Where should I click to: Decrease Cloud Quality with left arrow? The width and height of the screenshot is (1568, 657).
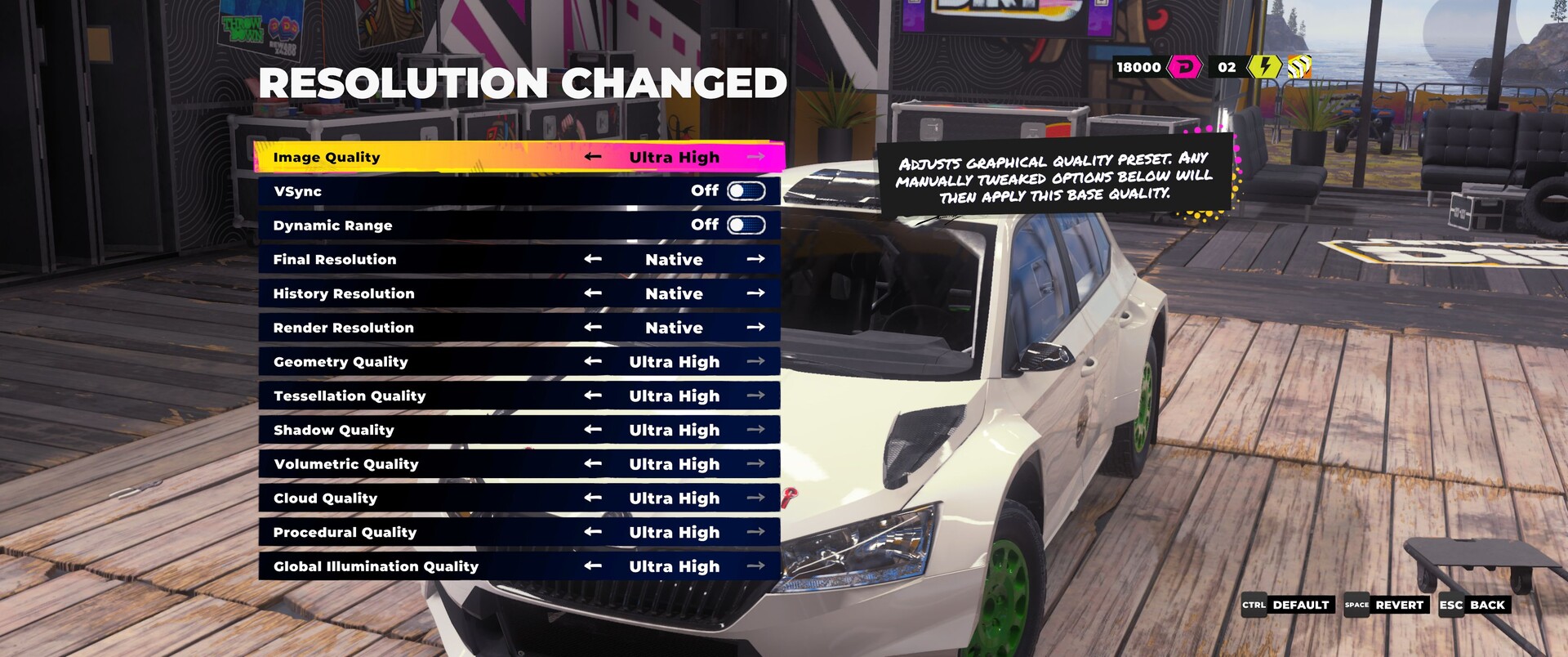[593, 498]
